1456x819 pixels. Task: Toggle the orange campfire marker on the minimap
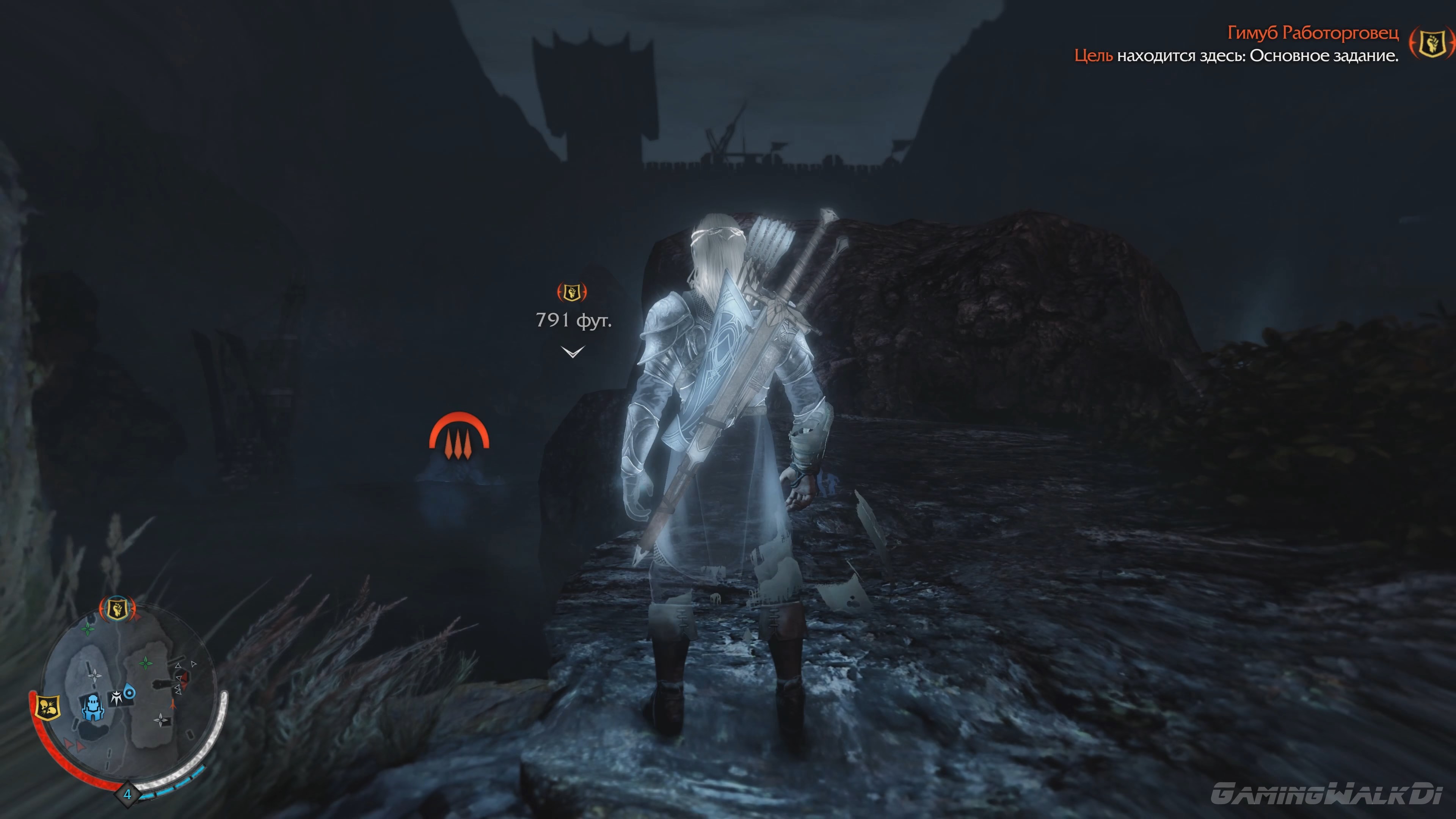(x=173, y=704)
